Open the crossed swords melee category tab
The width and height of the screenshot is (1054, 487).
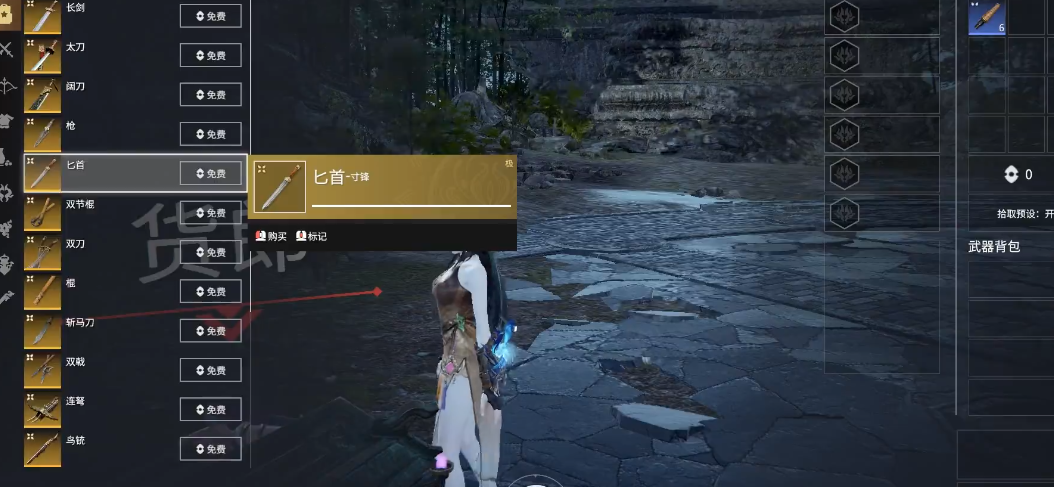(x=7, y=50)
